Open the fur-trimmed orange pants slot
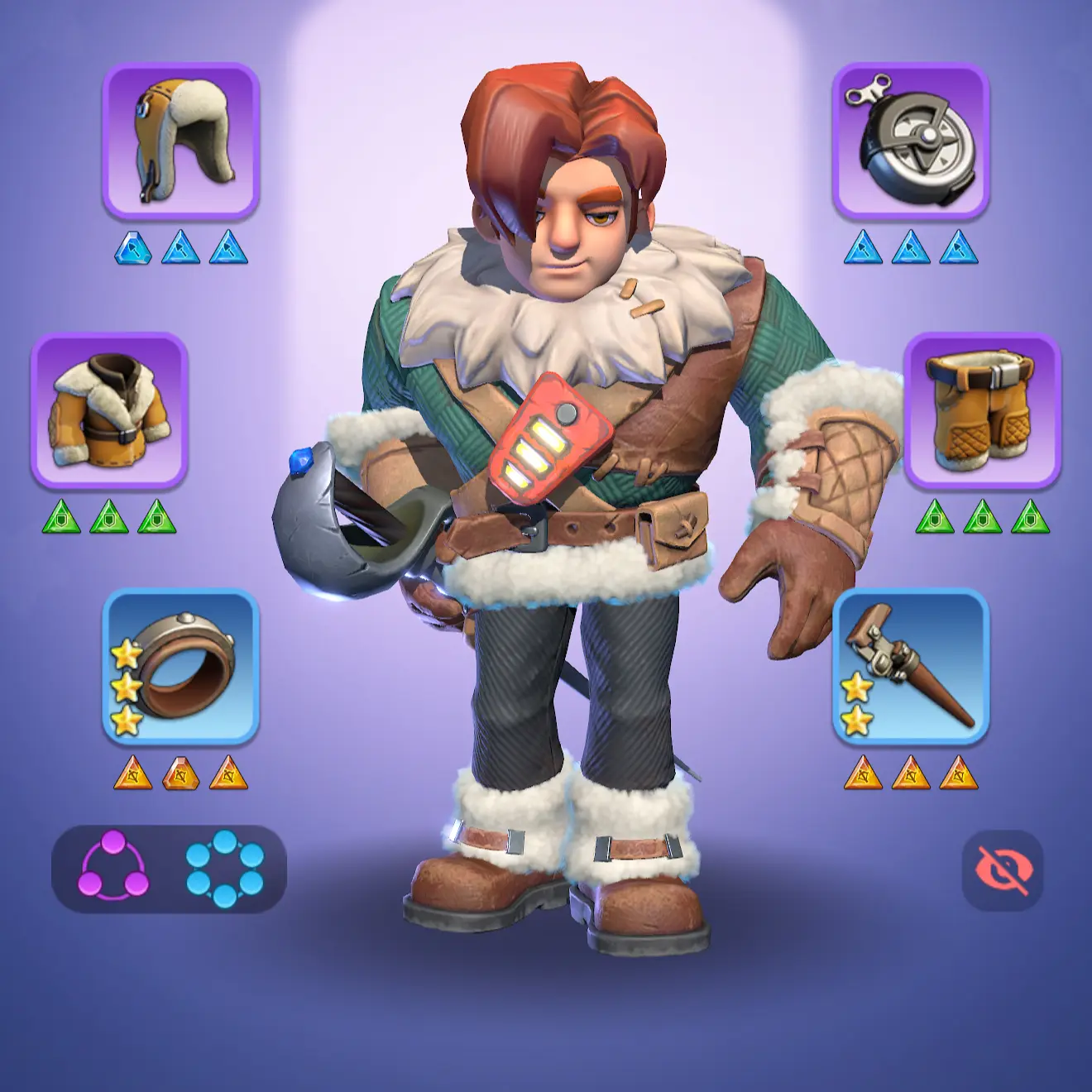This screenshot has height=1092, width=1092. (x=981, y=411)
